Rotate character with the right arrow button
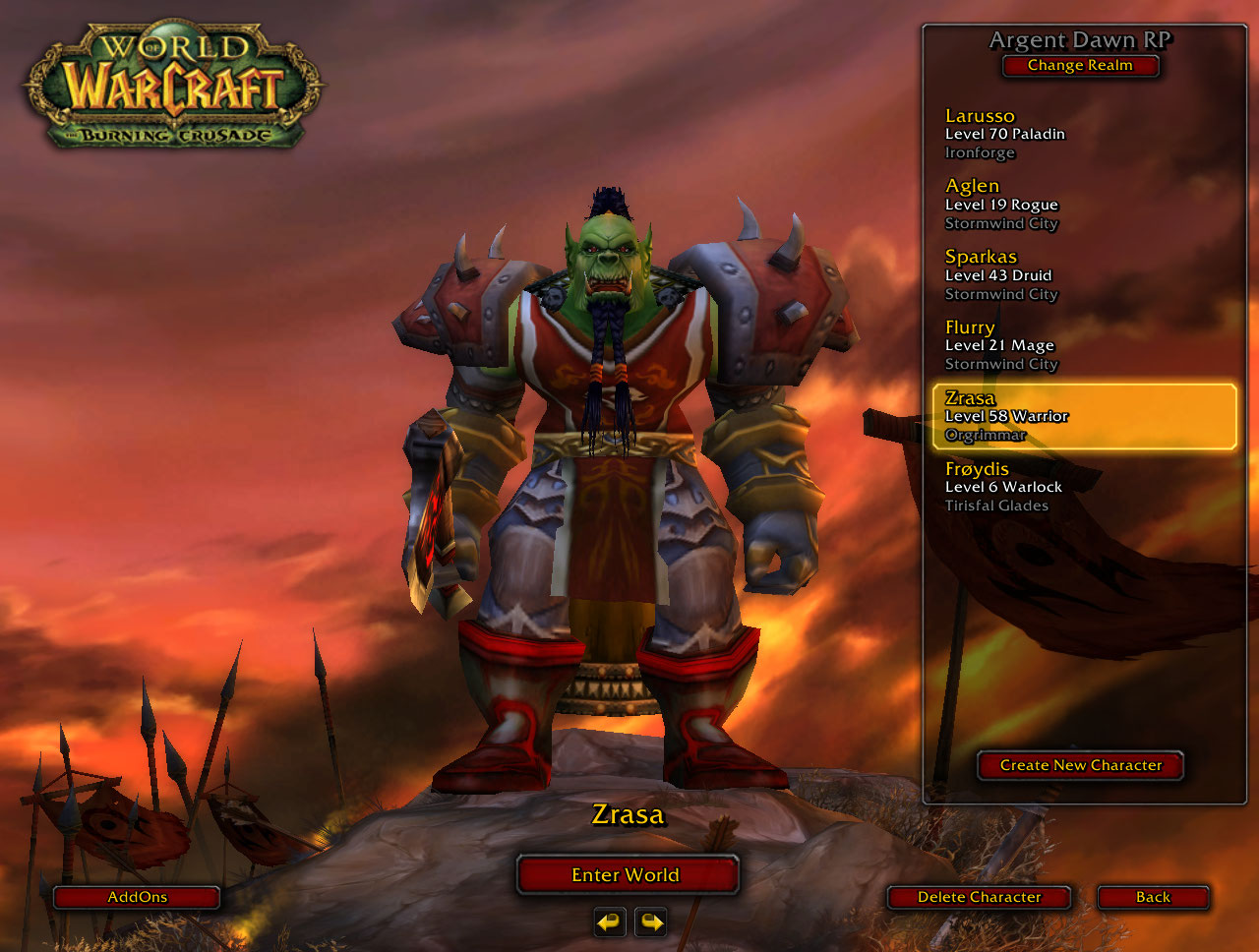This screenshot has width=1259, height=952. click(650, 922)
